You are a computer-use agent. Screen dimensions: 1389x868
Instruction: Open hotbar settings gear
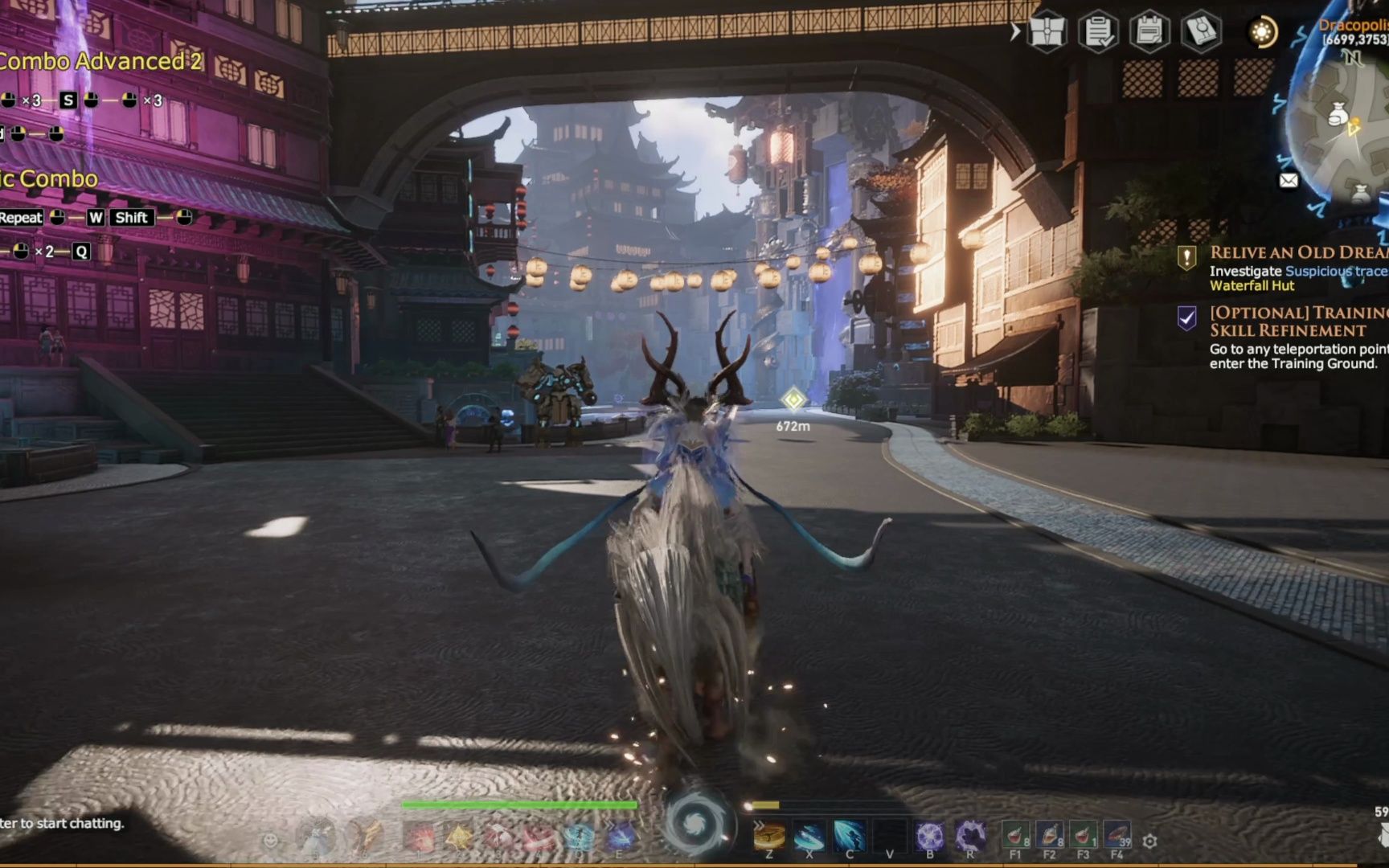coord(1150,841)
